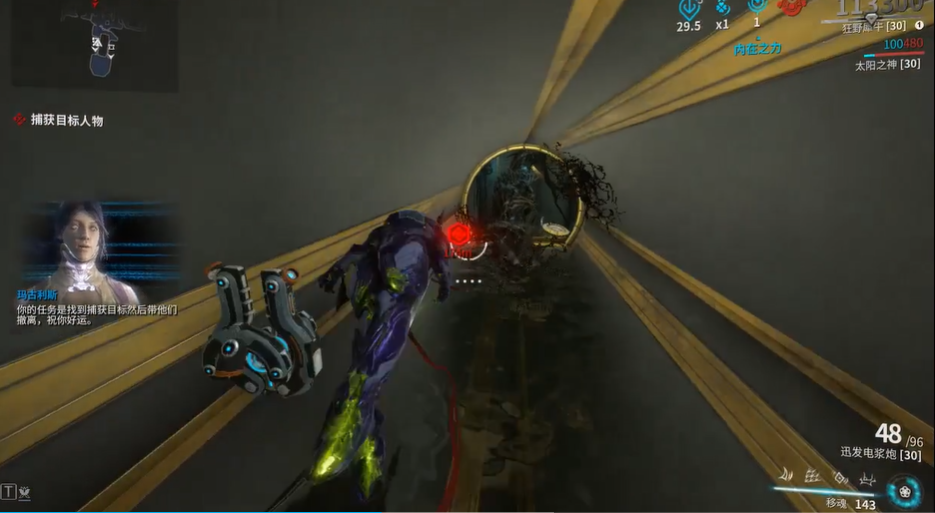
Task: Select the 内在之力 buff icon
Action: pos(757,8)
